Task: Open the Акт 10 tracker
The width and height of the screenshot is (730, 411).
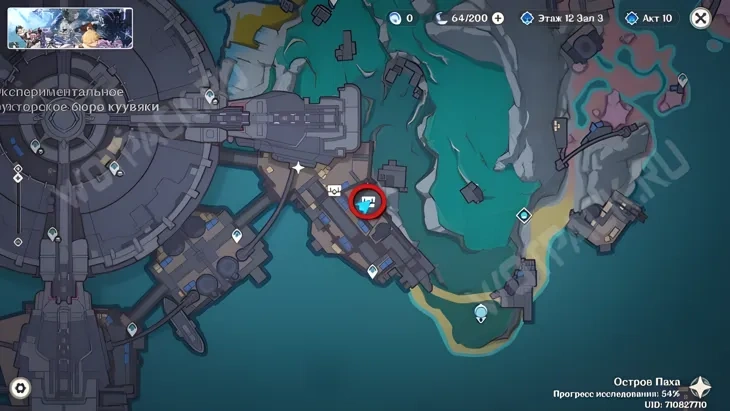Action: 649,18
